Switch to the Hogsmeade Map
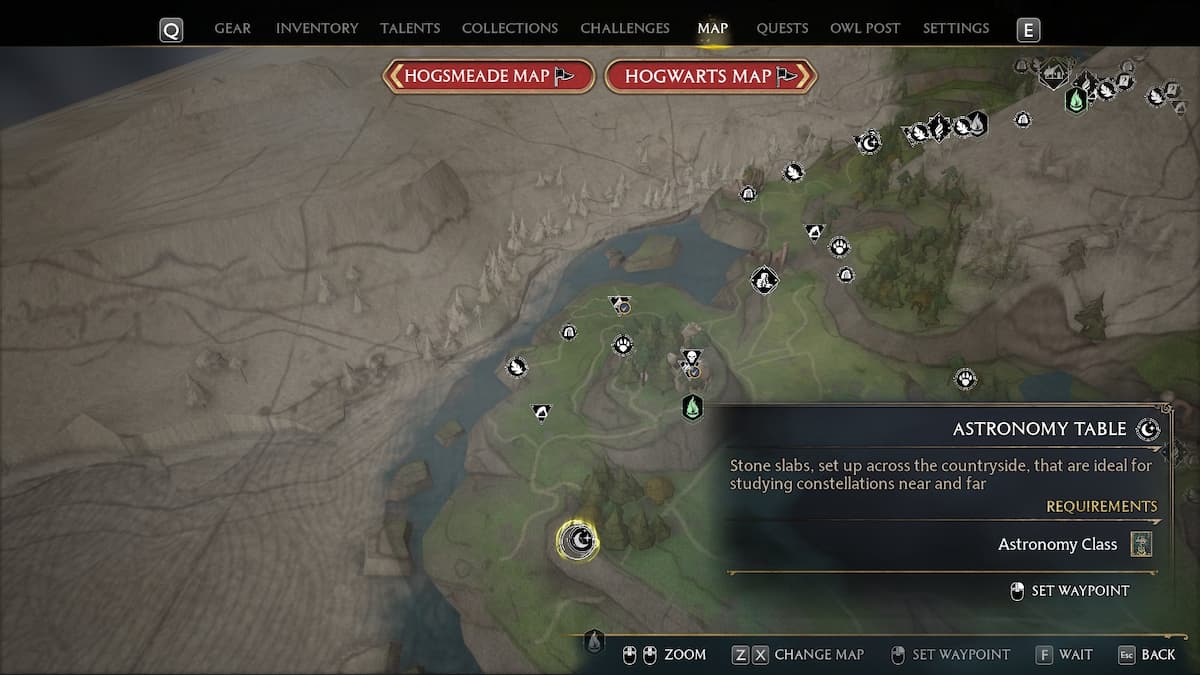The width and height of the screenshot is (1200, 675). (x=489, y=76)
